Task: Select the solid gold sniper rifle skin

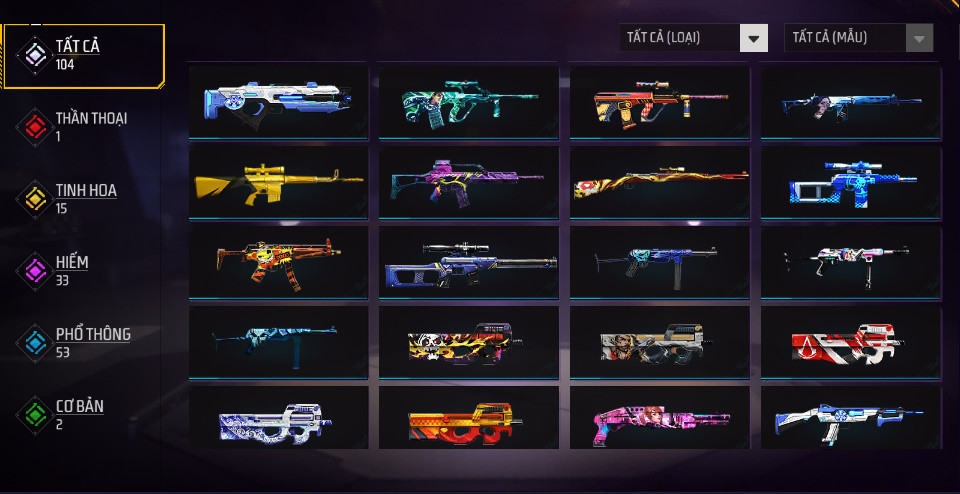Action: [278, 181]
